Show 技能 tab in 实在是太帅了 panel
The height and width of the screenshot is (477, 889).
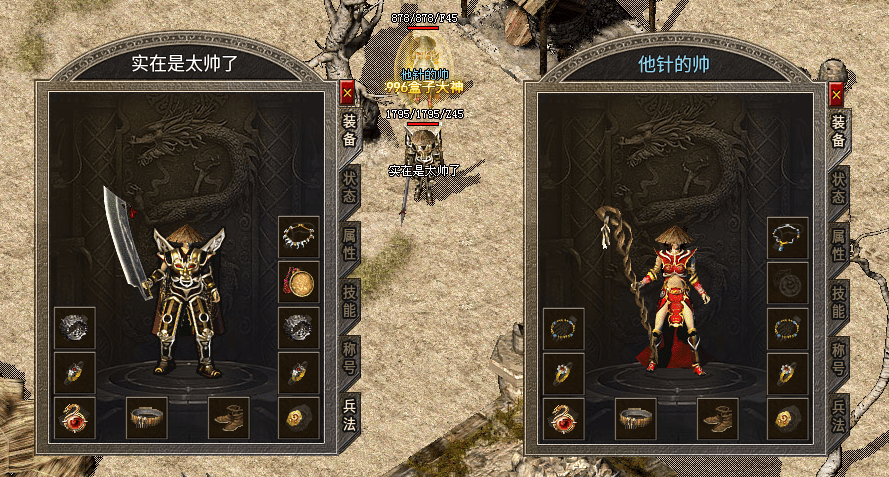coord(350,298)
